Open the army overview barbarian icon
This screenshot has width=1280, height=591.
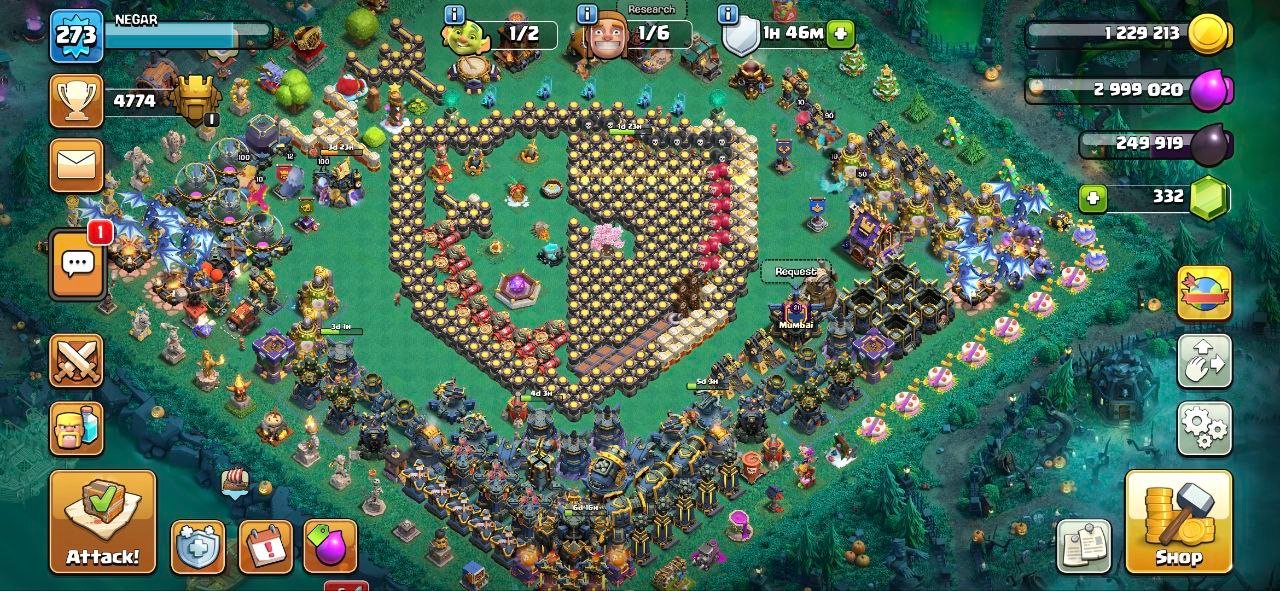point(77,428)
